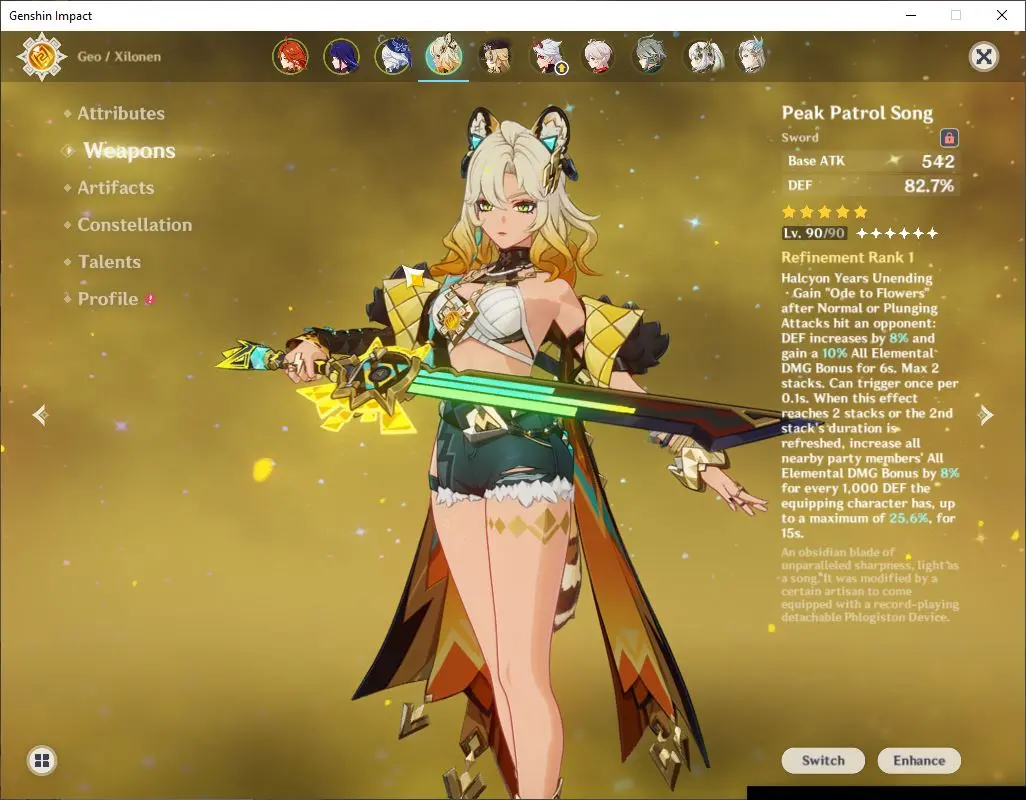Open Xilonen's Profile page
This screenshot has height=800, width=1026.
coord(108,299)
